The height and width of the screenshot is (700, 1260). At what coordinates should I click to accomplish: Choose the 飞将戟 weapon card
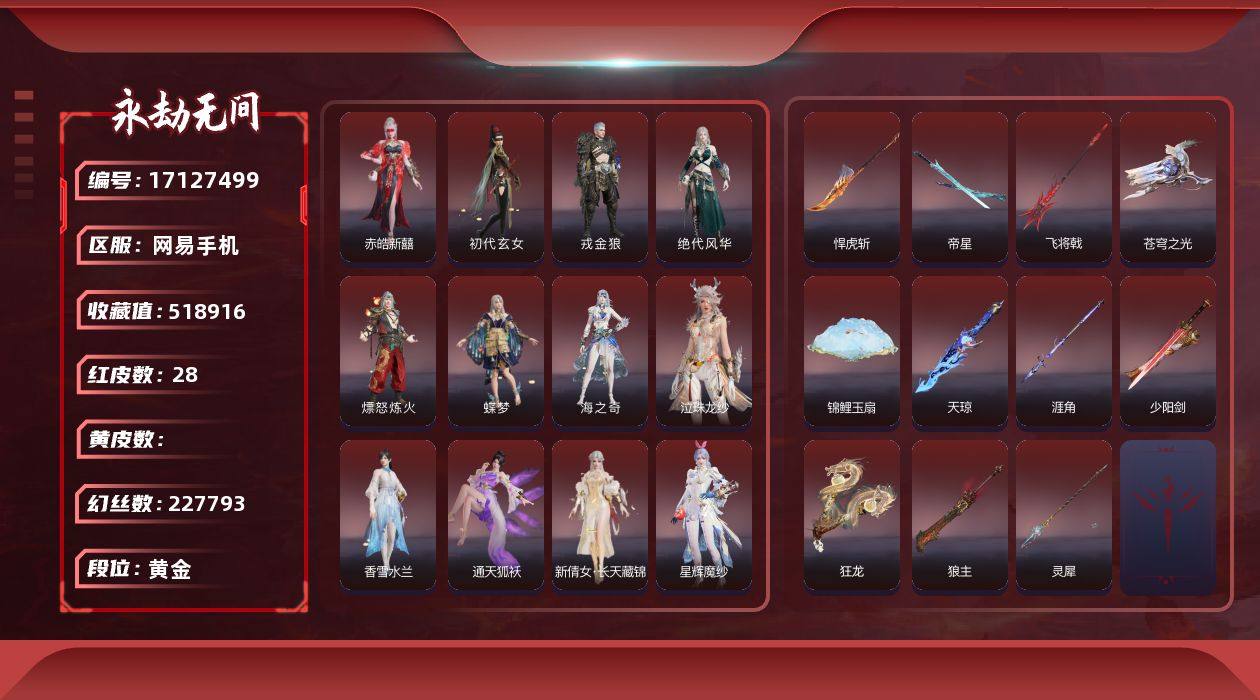1064,187
